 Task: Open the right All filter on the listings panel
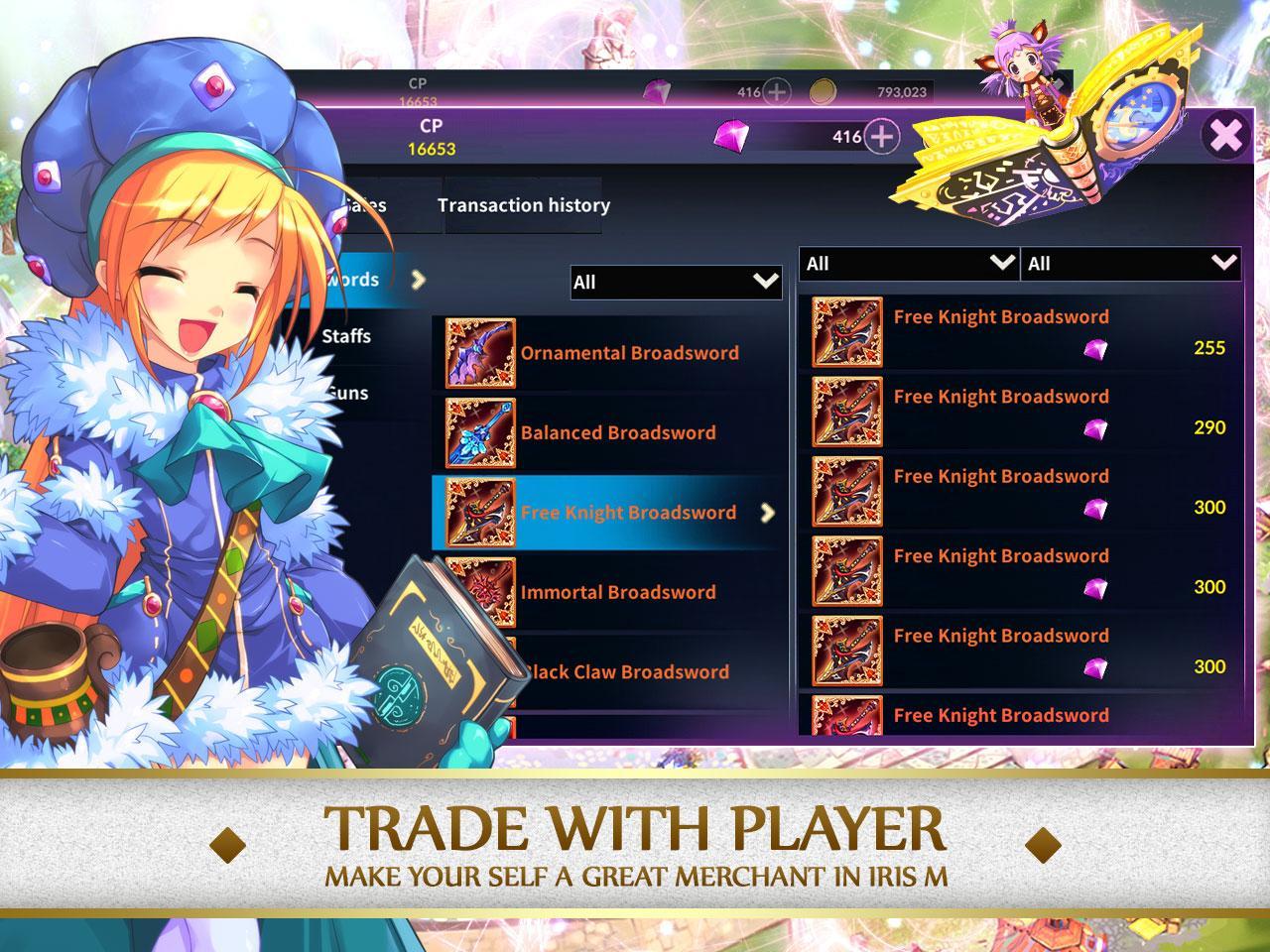[1129, 264]
